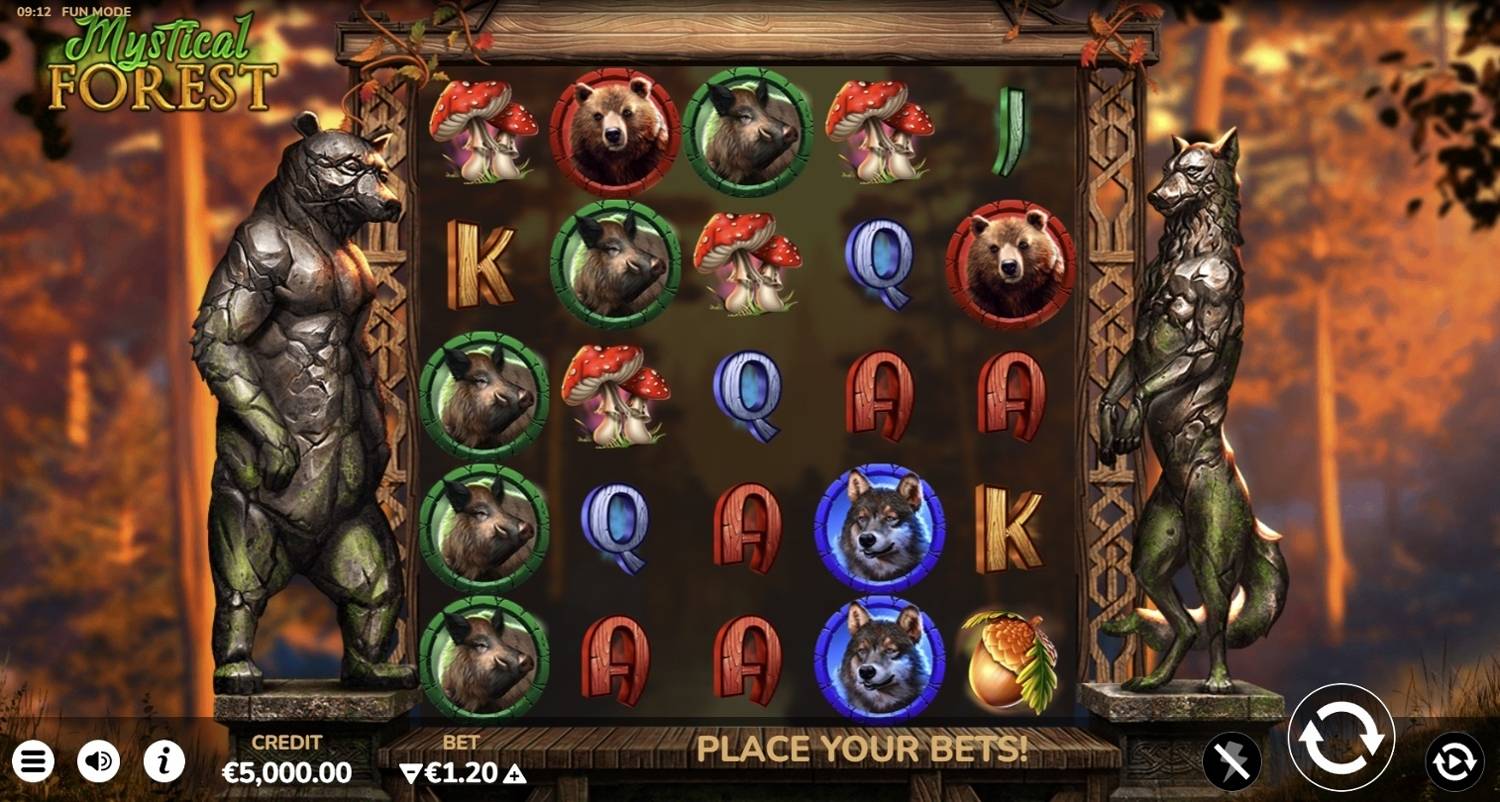Spin the reels with the main spin button
1500x802 pixels.
pos(1341,737)
